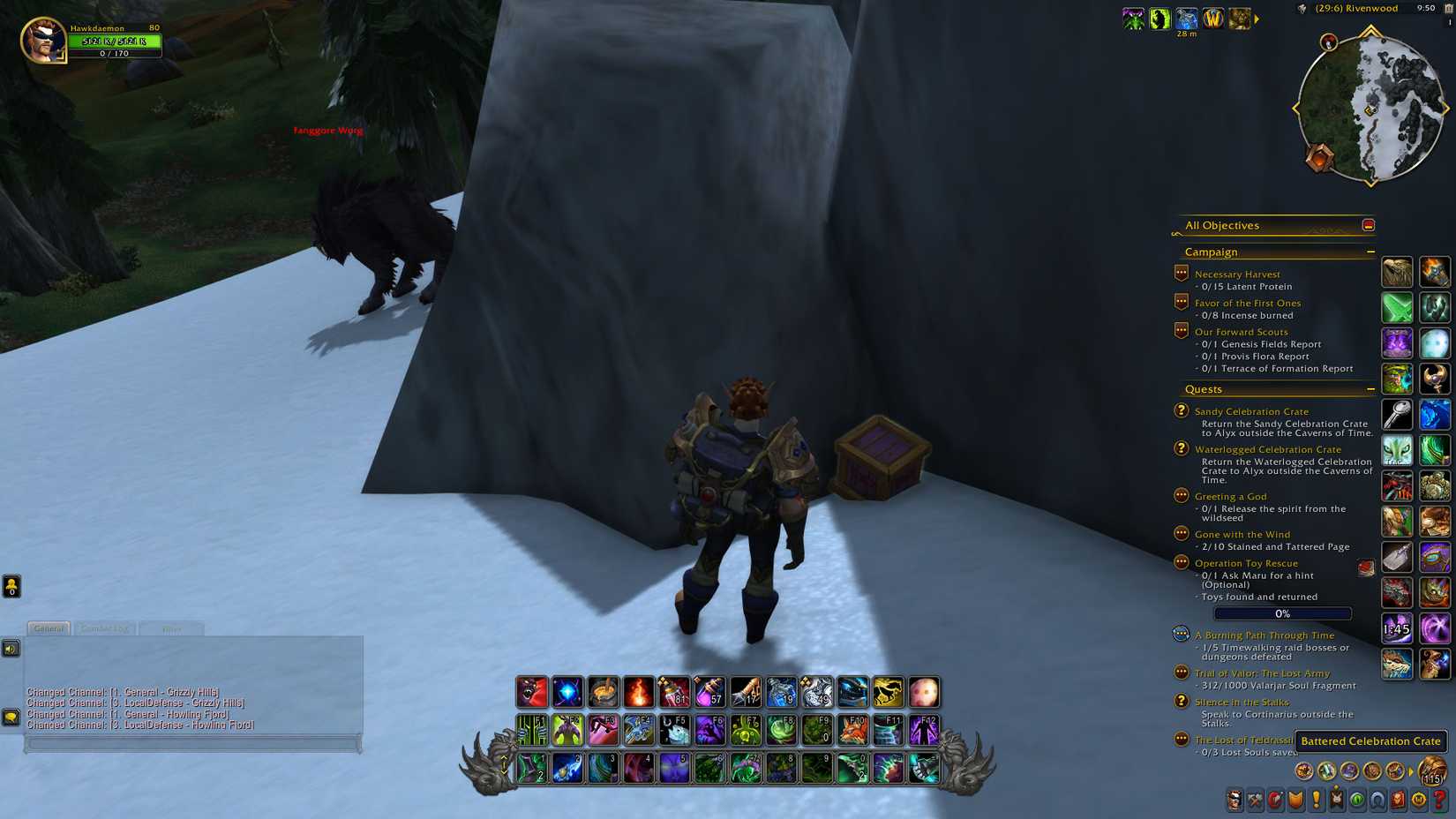Toggle the chat voice speaker button

(x=10, y=649)
